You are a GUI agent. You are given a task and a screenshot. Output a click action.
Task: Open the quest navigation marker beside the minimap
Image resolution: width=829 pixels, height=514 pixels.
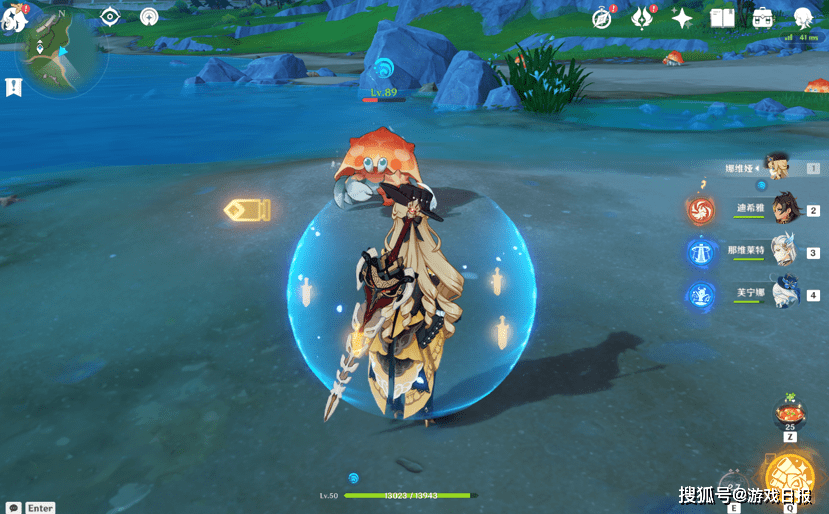click(x=13, y=87)
